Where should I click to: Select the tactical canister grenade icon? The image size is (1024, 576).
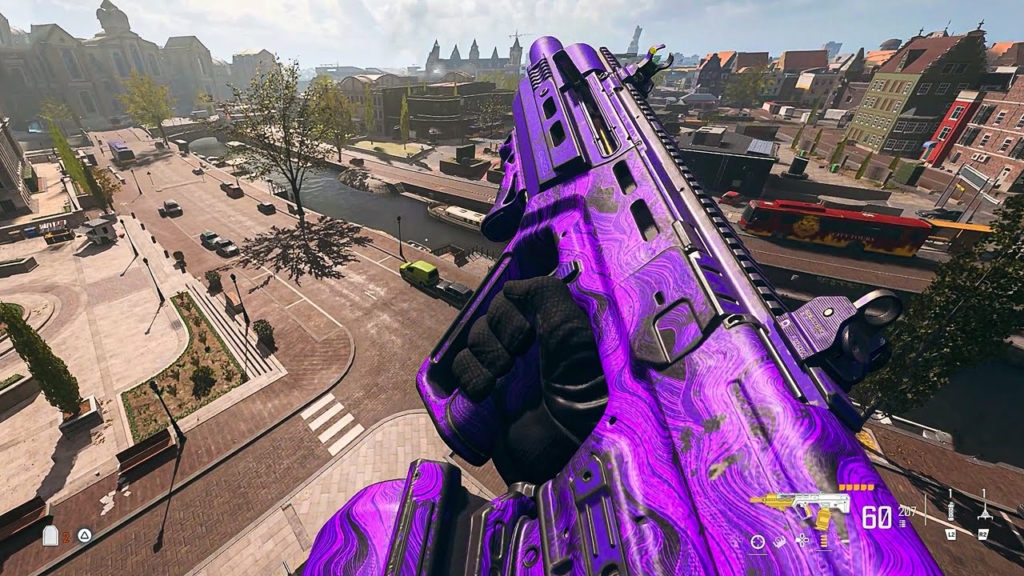click(x=949, y=511)
